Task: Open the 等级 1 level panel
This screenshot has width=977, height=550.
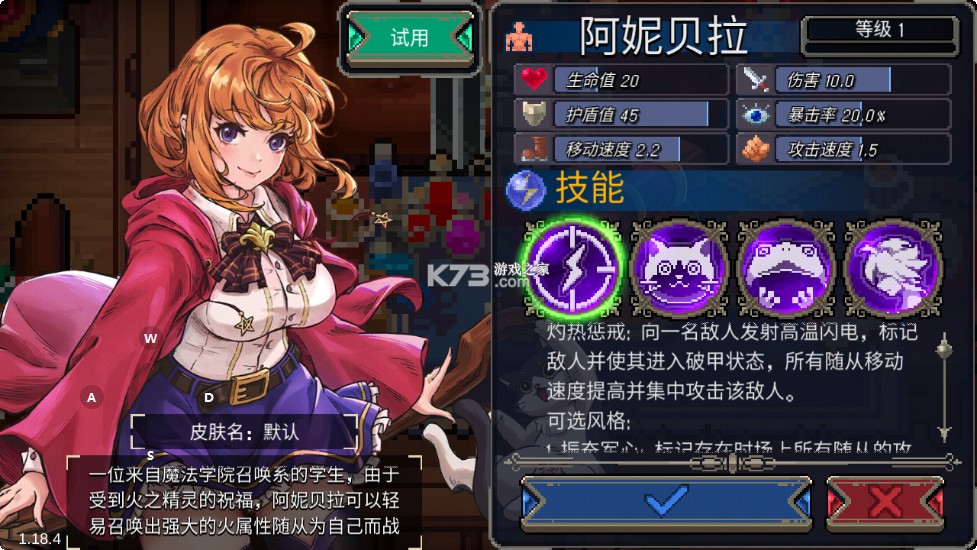Action: 880,31
